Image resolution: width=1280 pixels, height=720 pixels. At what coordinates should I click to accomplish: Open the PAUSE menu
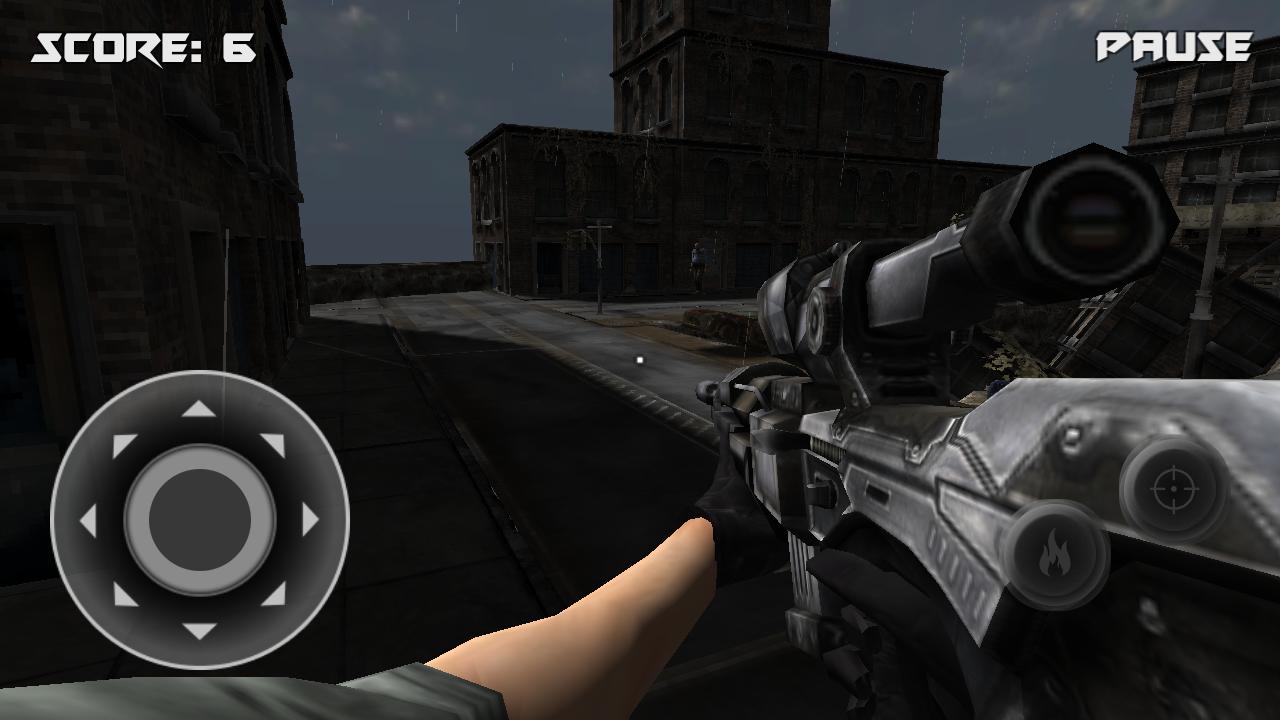(1173, 45)
